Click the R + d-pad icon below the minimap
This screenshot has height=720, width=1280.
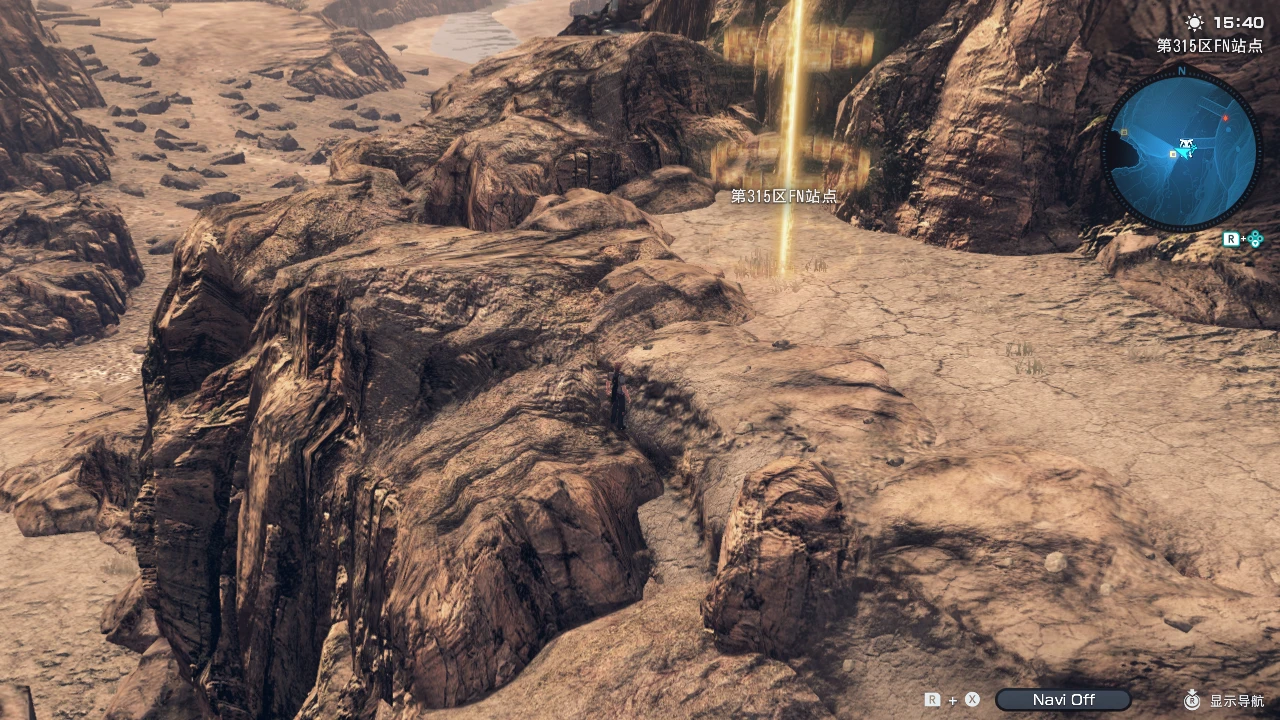point(1242,238)
